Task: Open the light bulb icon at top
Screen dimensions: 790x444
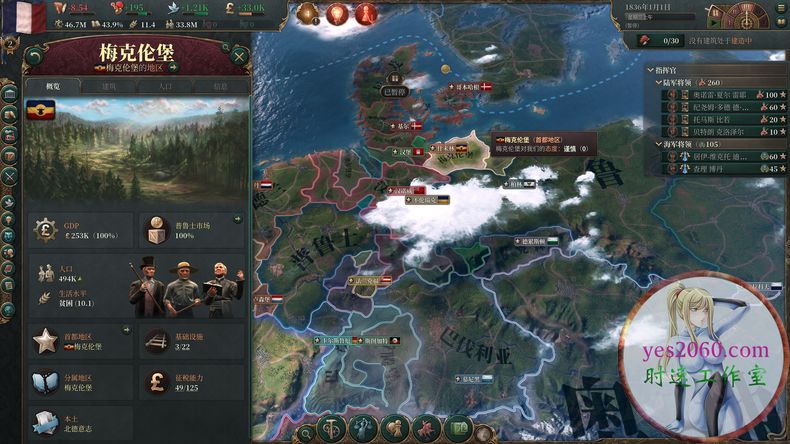Action: tap(337, 13)
